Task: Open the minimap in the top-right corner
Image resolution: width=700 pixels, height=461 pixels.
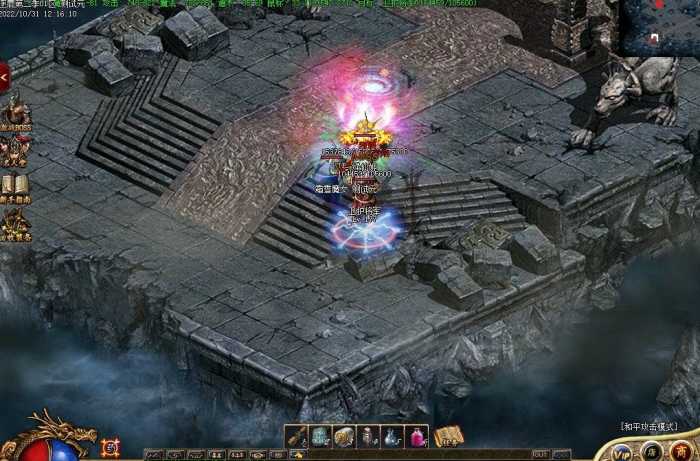Action: tap(658, 27)
